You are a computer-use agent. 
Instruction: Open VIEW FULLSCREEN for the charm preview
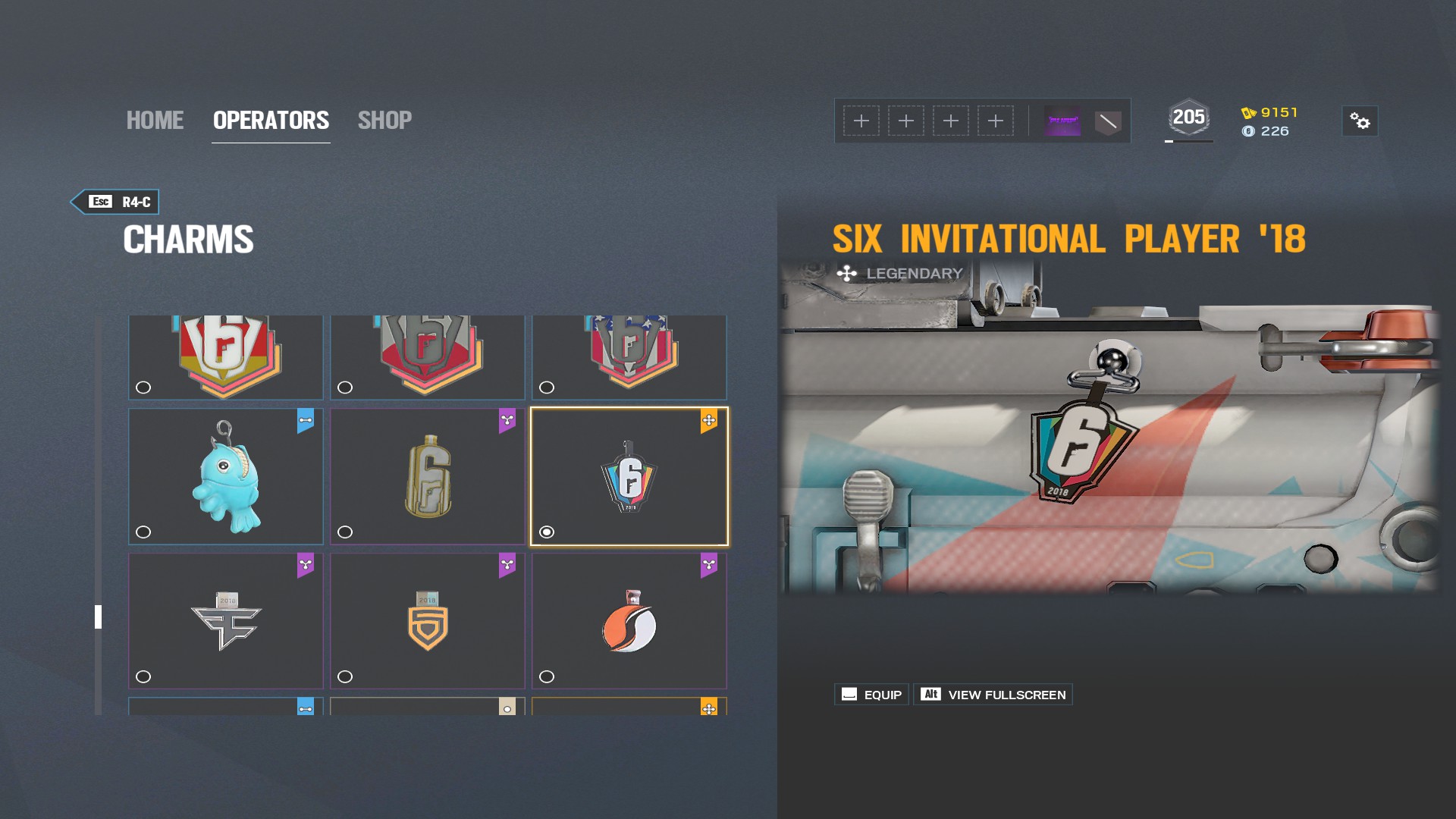point(993,693)
